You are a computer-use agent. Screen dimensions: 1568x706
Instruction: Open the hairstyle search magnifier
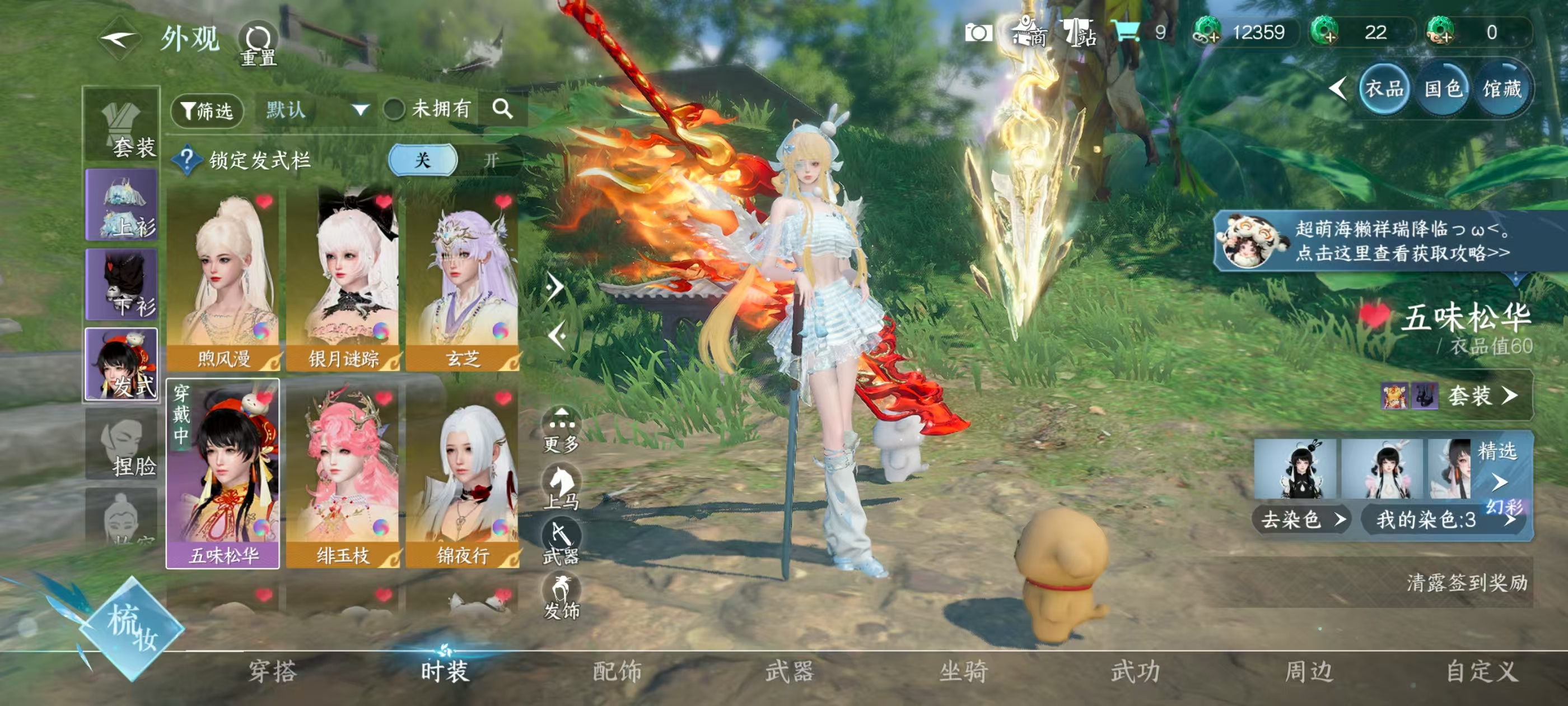coord(502,110)
